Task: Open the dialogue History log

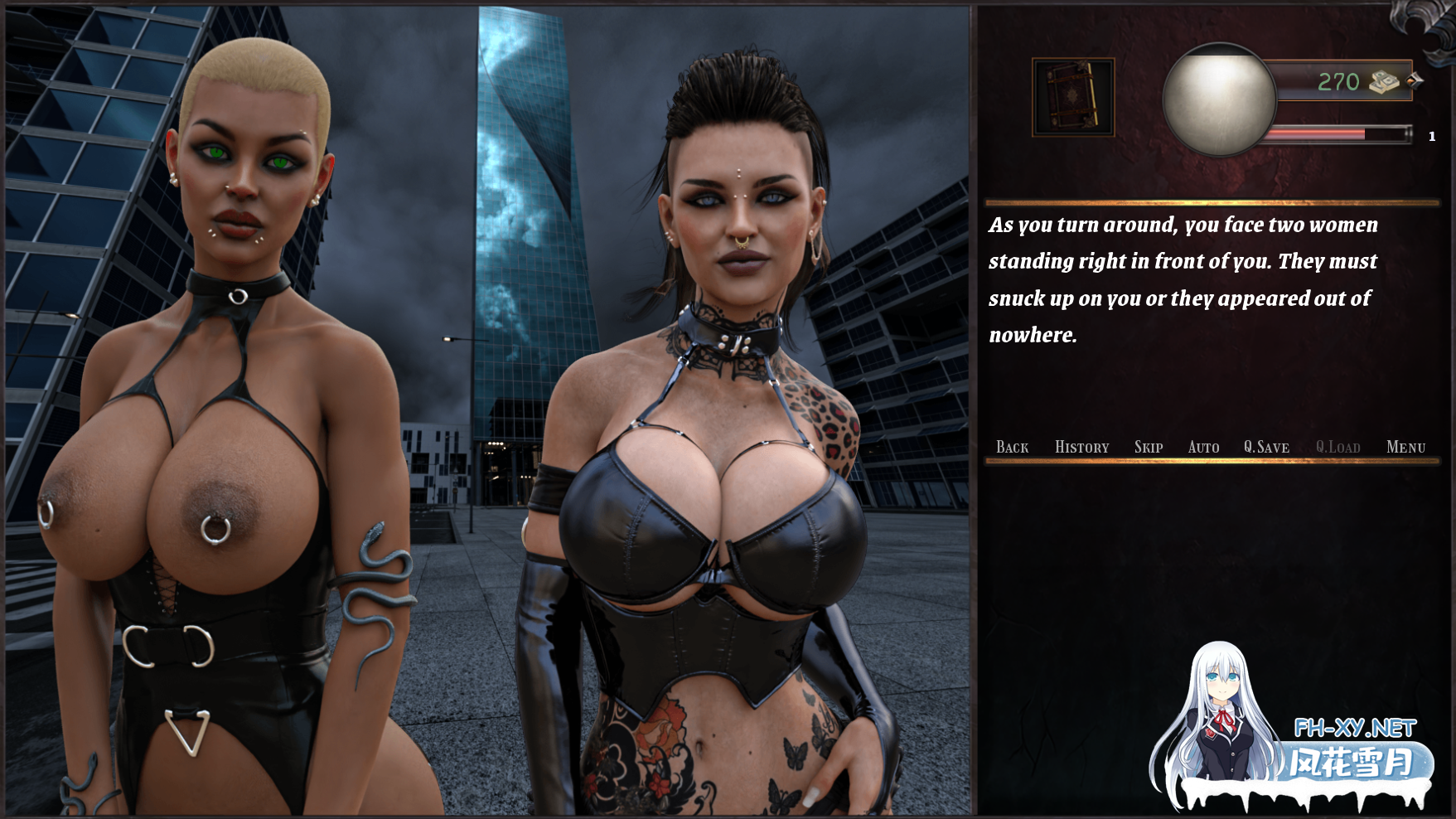Action: (1081, 448)
